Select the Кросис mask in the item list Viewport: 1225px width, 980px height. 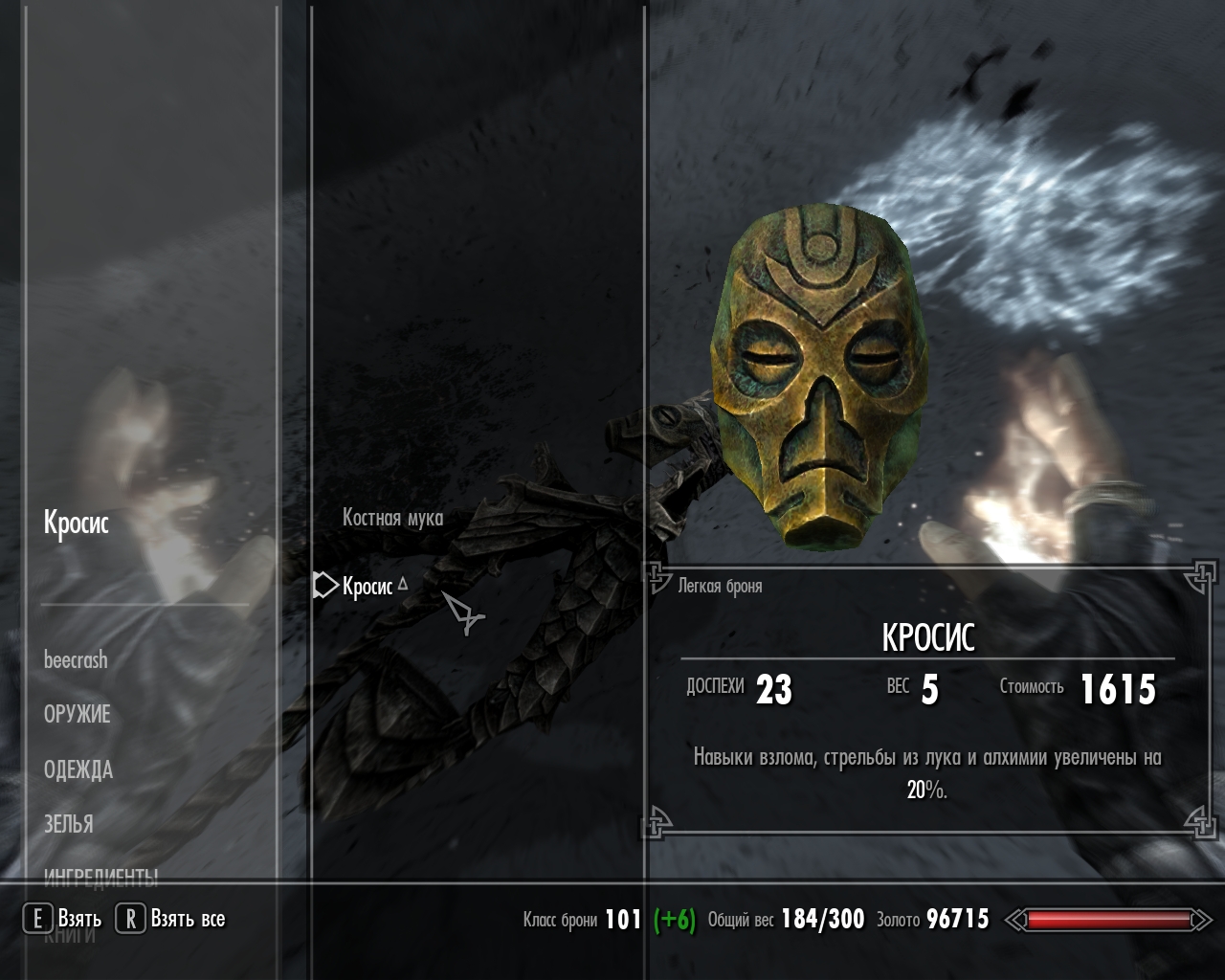point(367,586)
